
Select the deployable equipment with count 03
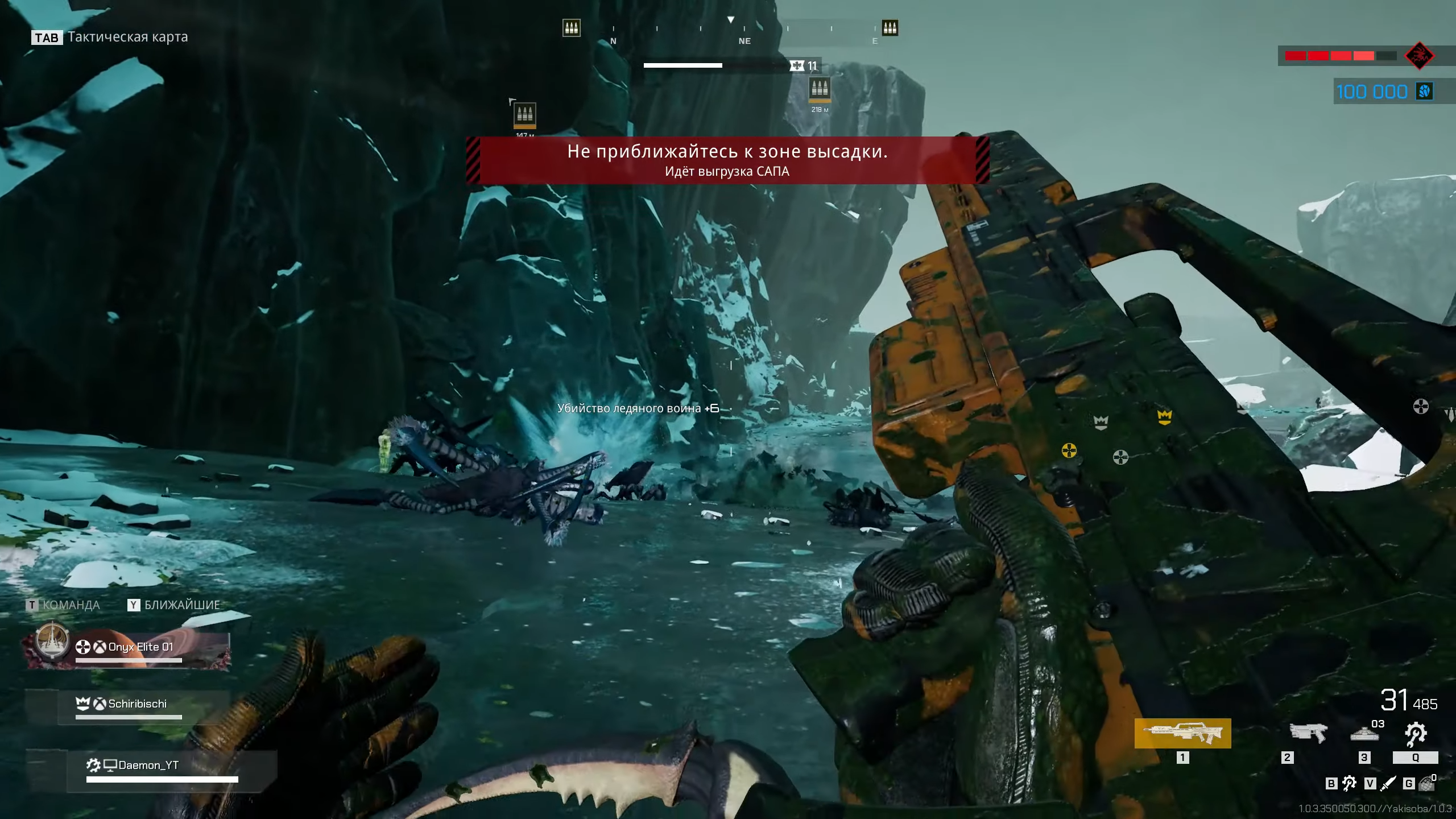click(x=1364, y=734)
